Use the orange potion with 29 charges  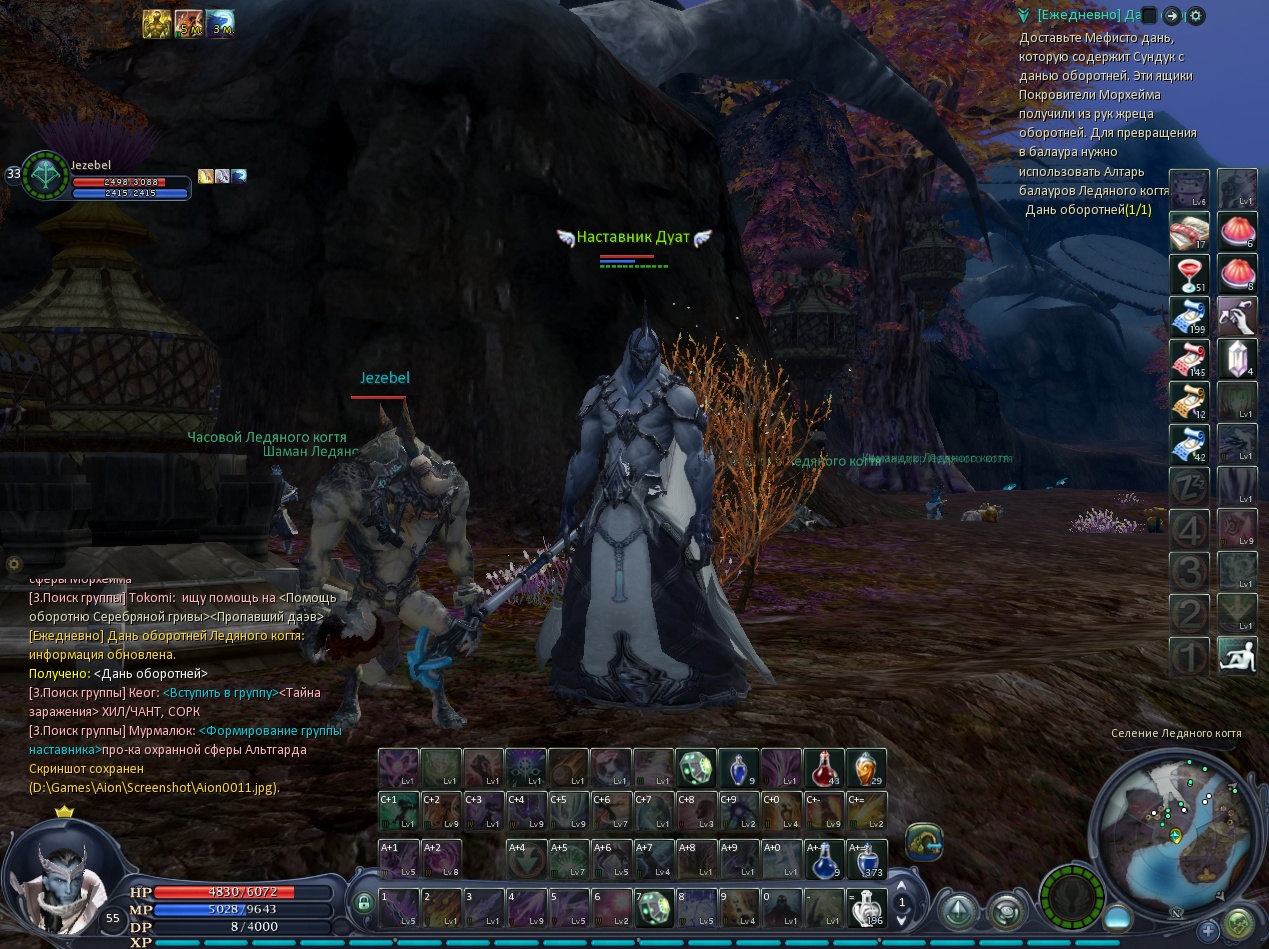click(x=866, y=768)
